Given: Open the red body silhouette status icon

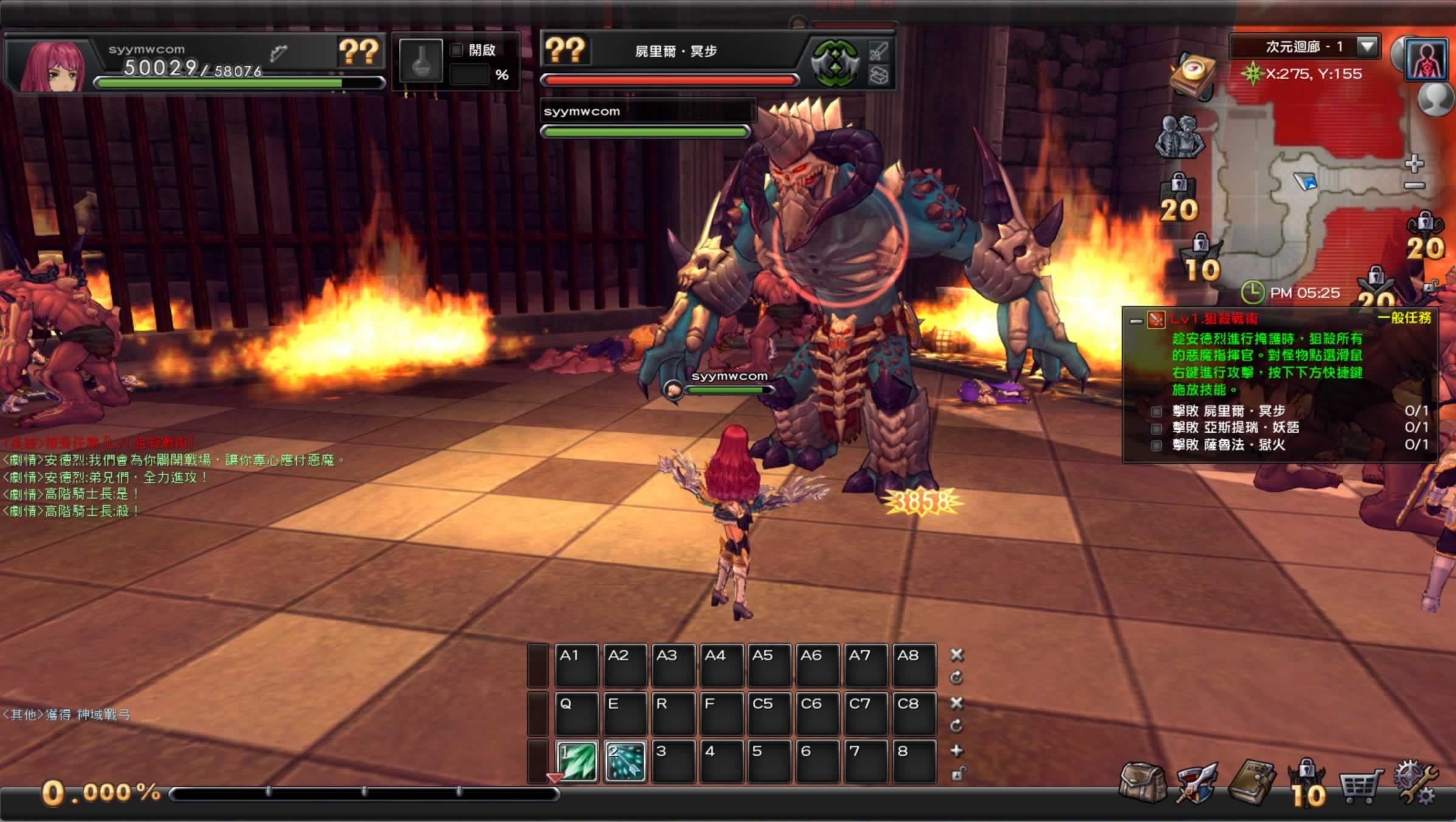Looking at the screenshot, I should tap(1426, 60).
